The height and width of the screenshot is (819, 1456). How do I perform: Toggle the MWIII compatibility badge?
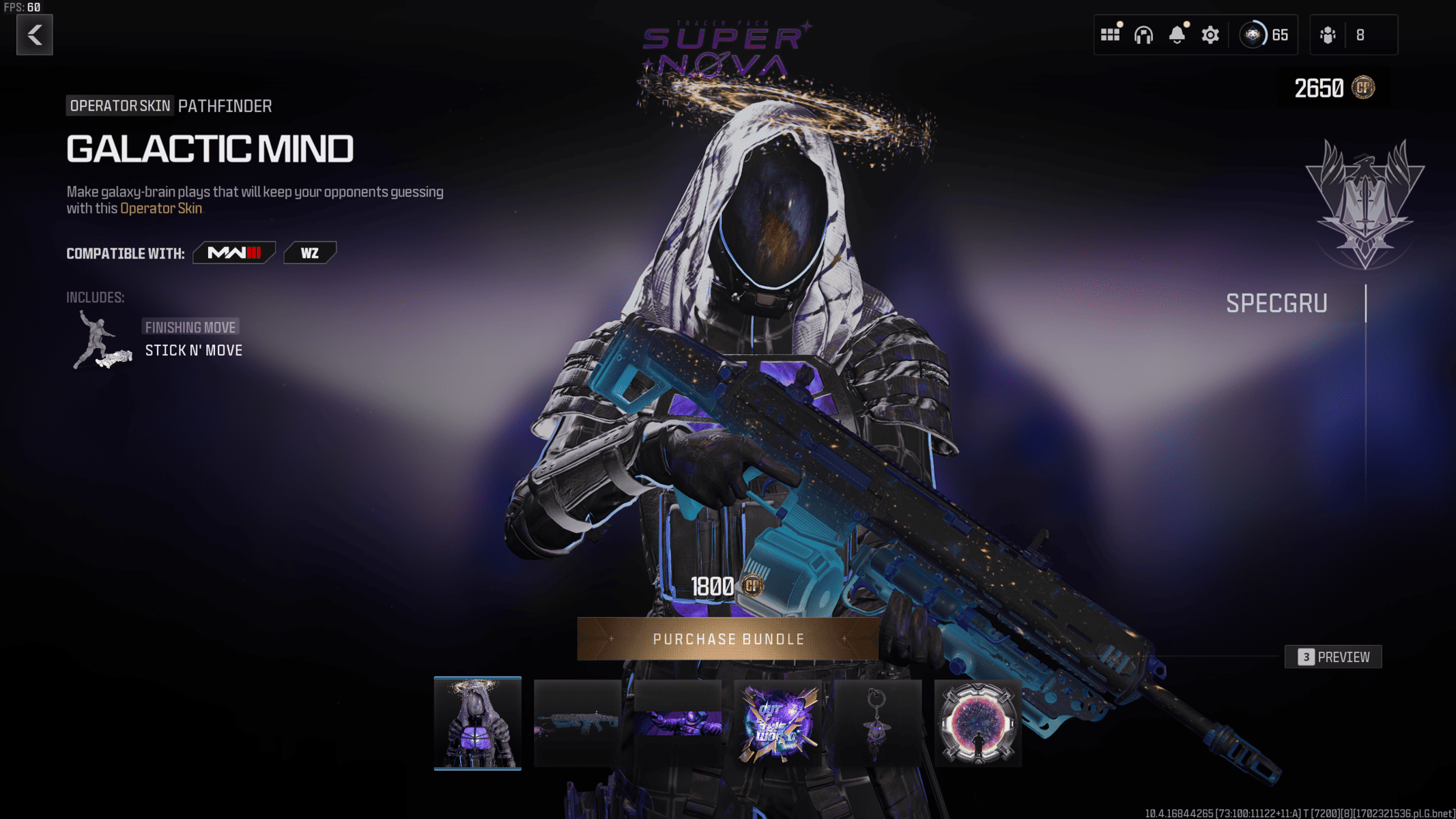(233, 253)
